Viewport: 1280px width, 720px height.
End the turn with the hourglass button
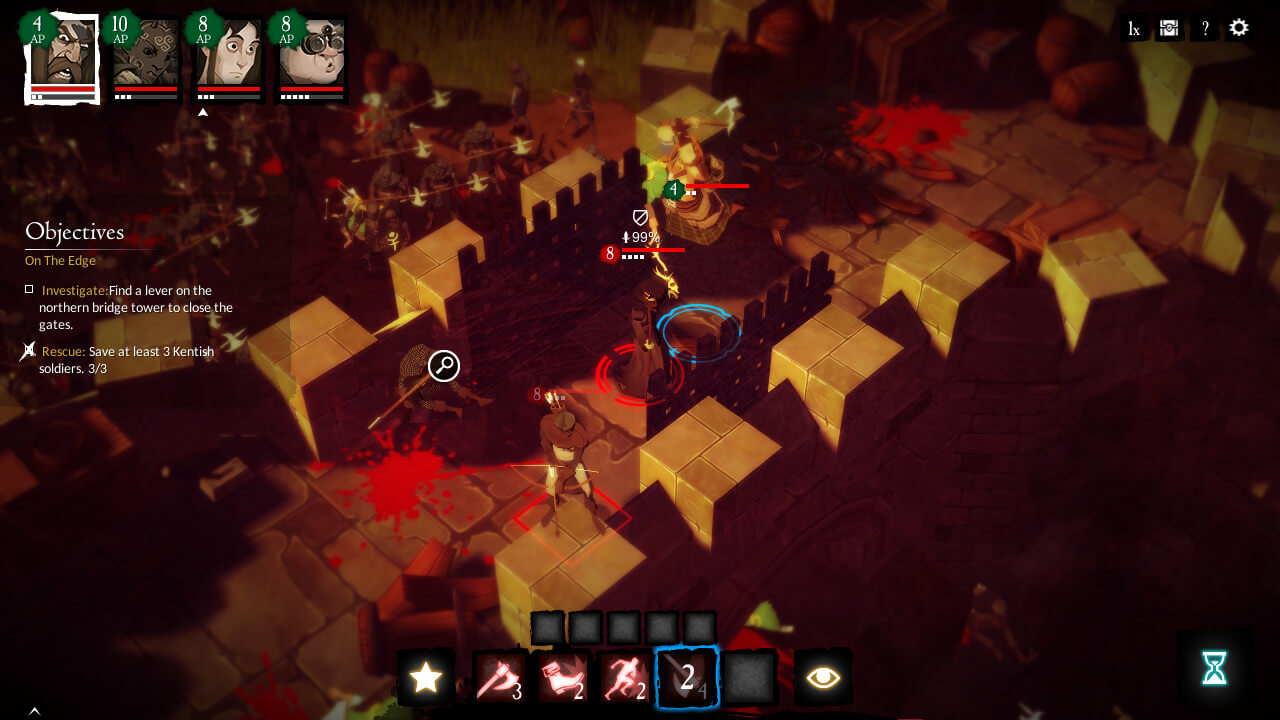1213,666
